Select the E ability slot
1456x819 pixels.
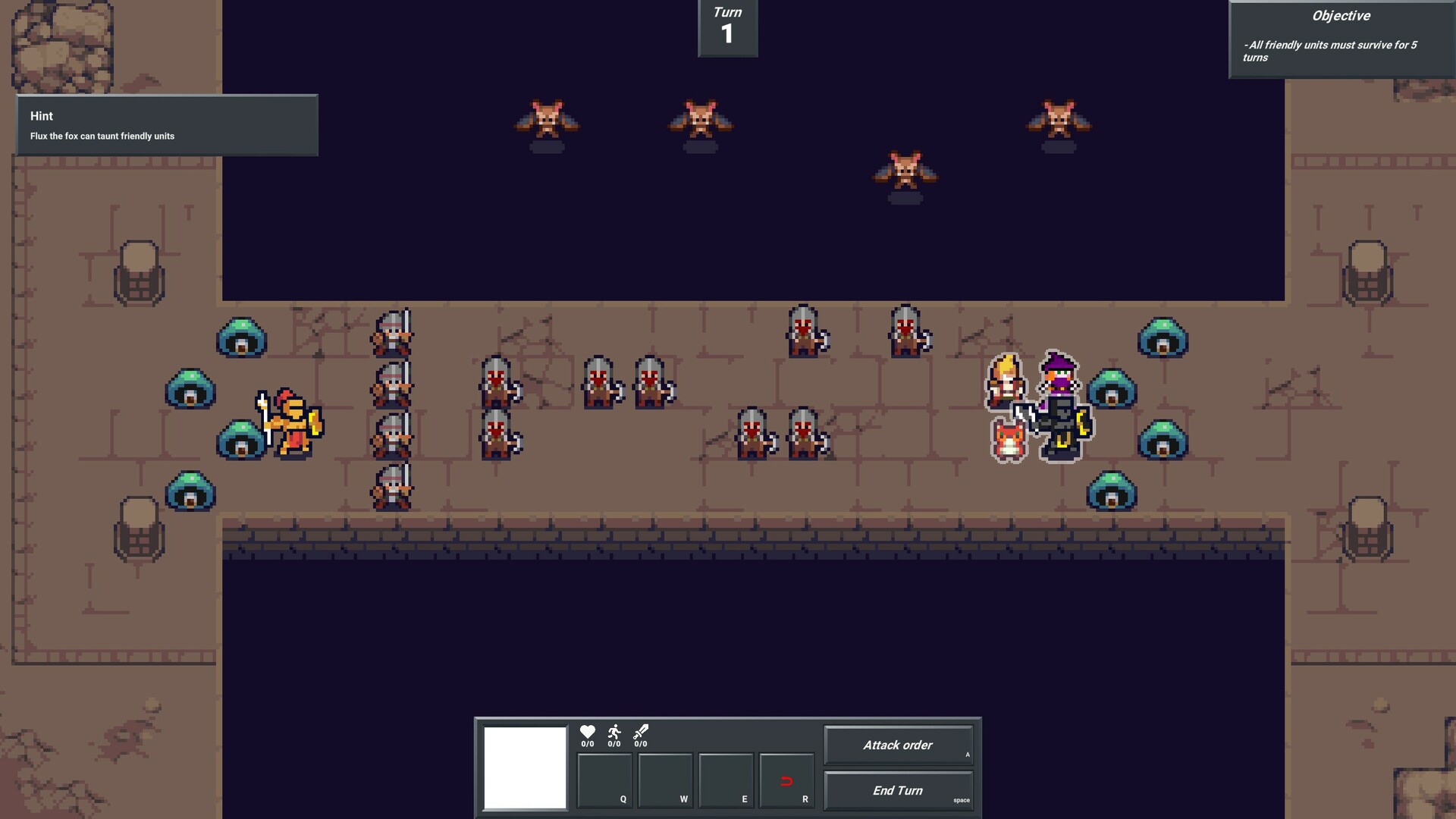click(x=726, y=780)
